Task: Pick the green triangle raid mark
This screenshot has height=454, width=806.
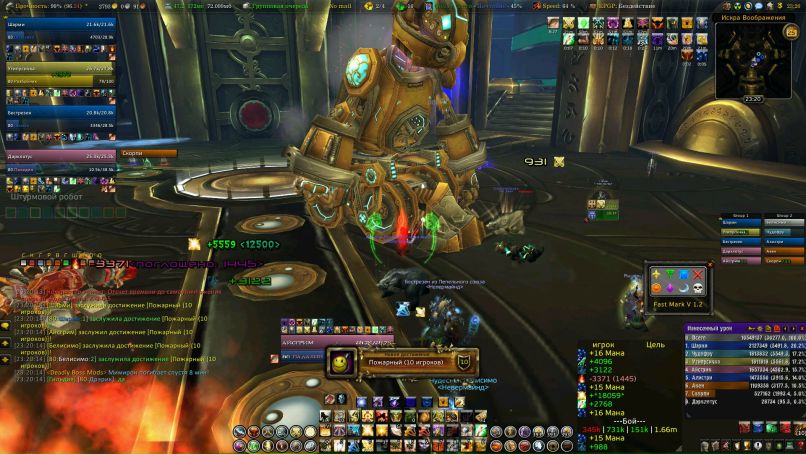Action: coord(670,274)
